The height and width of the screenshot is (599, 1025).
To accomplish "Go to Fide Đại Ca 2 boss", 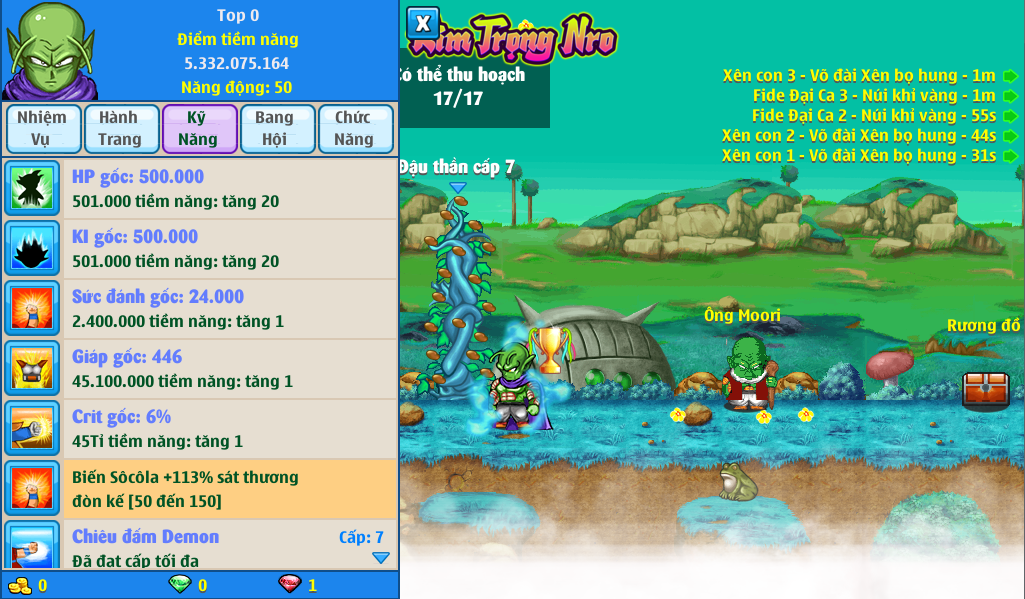I will (x=1011, y=116).
